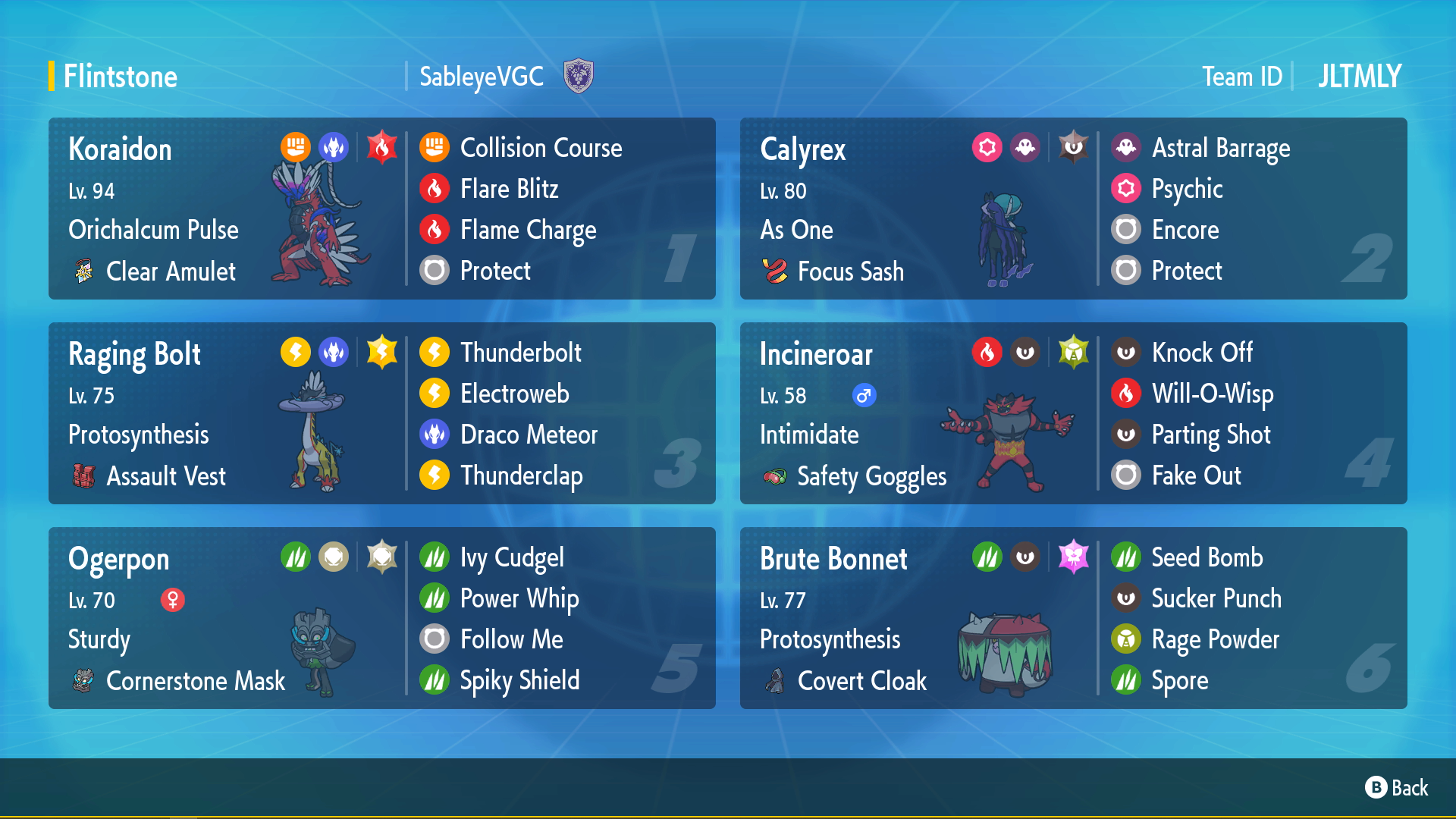Open the Incineroar team card
The width and height of the screenshot is (1456, 819).
tap(1073, 413)
